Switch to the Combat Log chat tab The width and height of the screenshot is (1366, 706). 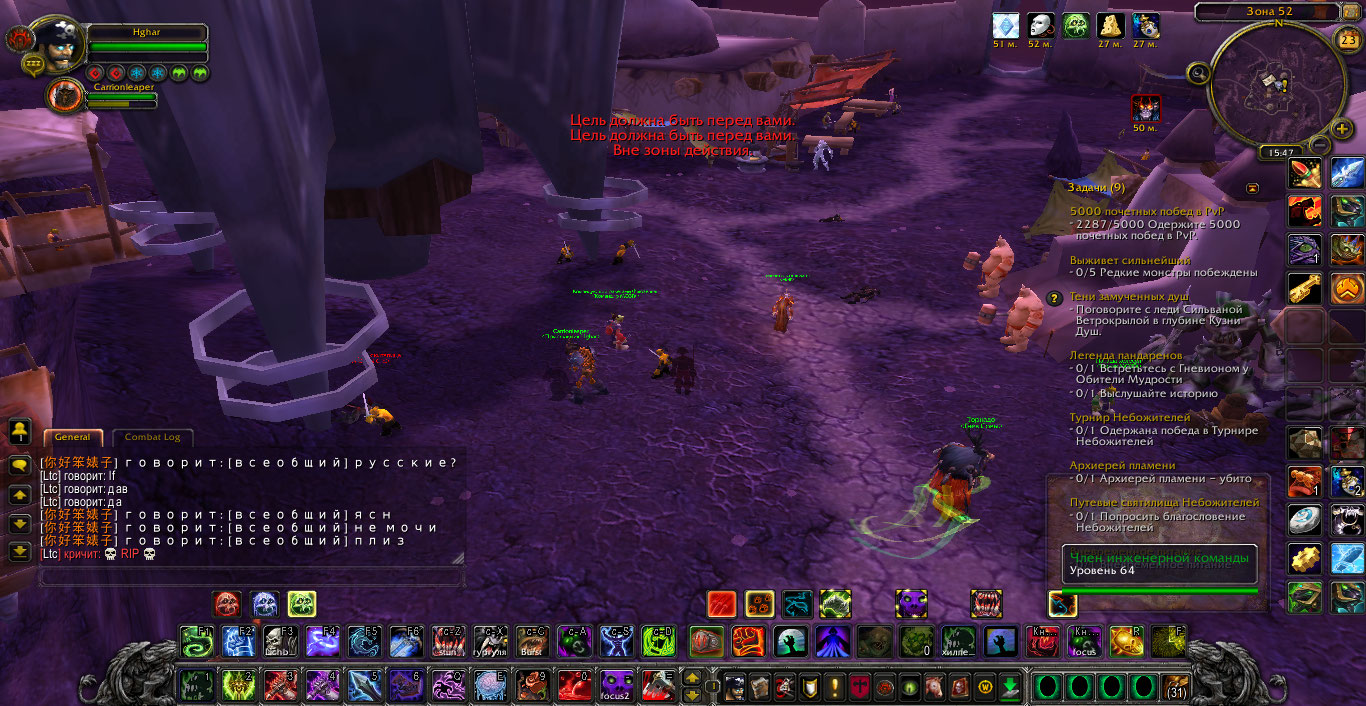(x=152, y=437)
